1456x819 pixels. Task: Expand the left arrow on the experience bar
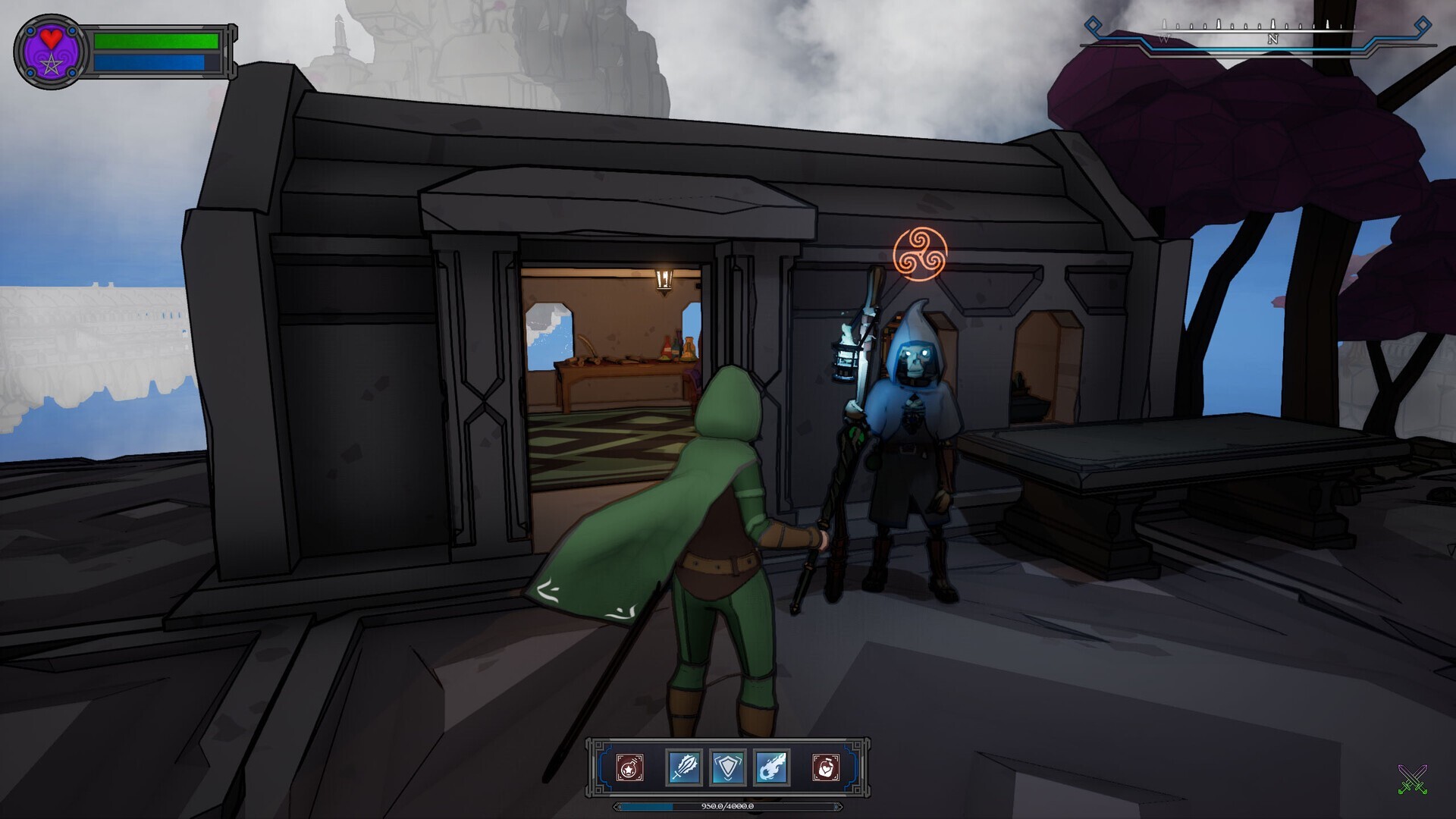coord(617,808)
